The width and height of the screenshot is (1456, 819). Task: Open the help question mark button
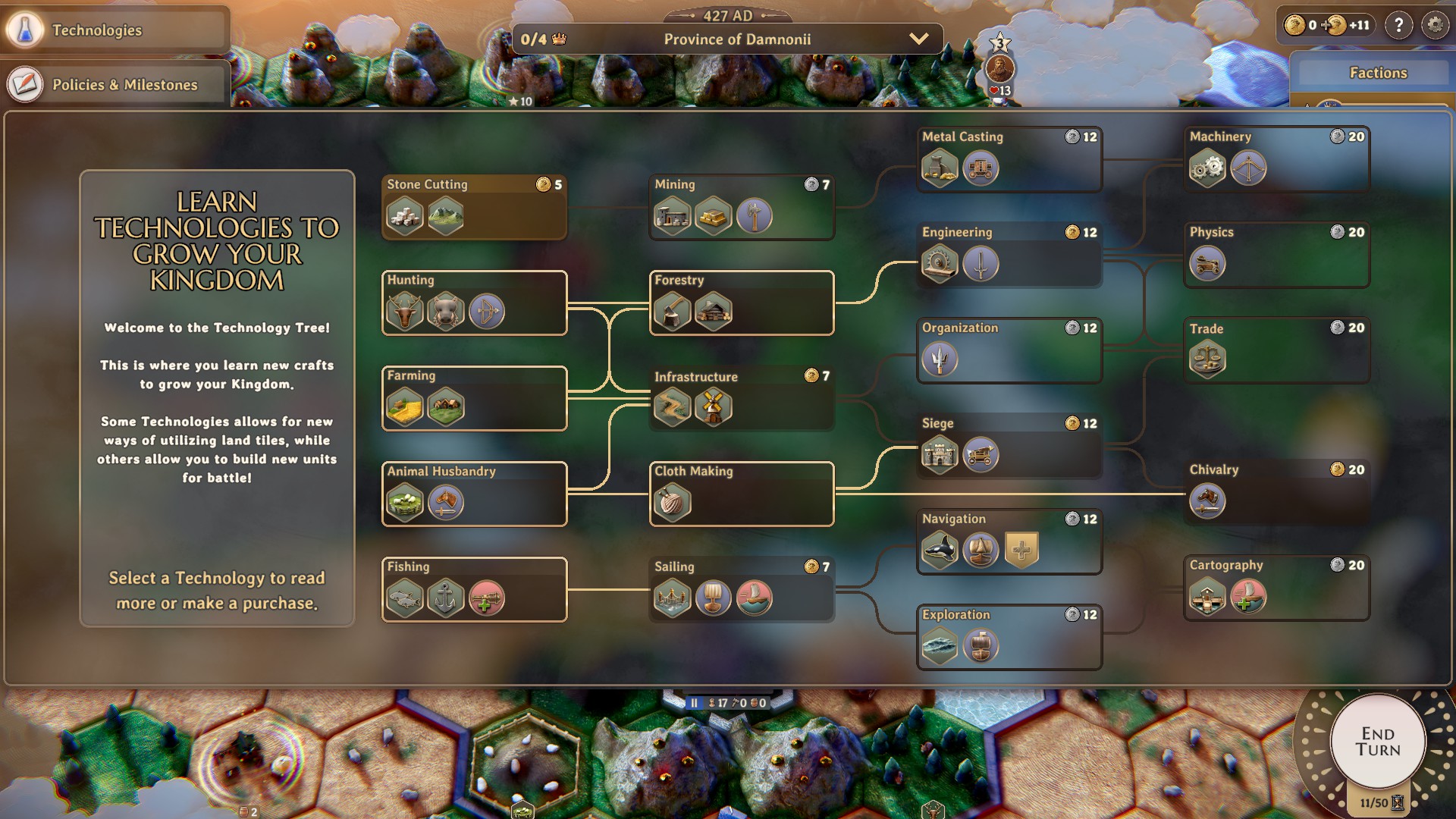point(1398,26)
